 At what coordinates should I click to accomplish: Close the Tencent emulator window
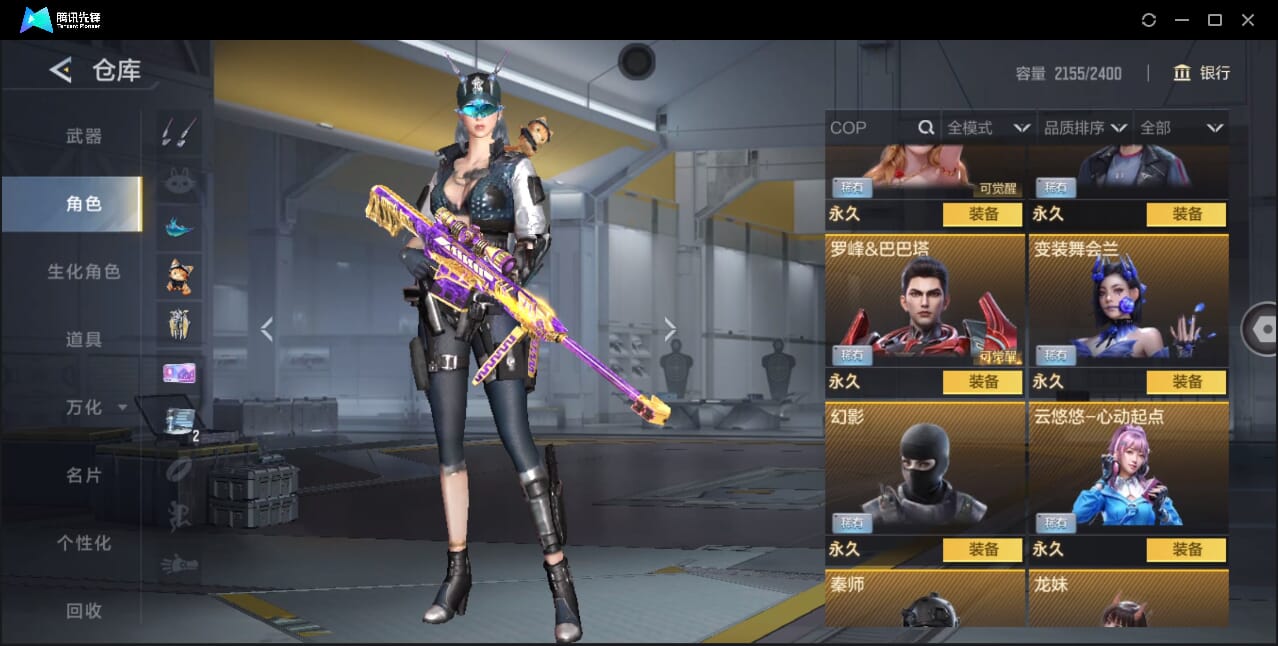[1248, 20]
